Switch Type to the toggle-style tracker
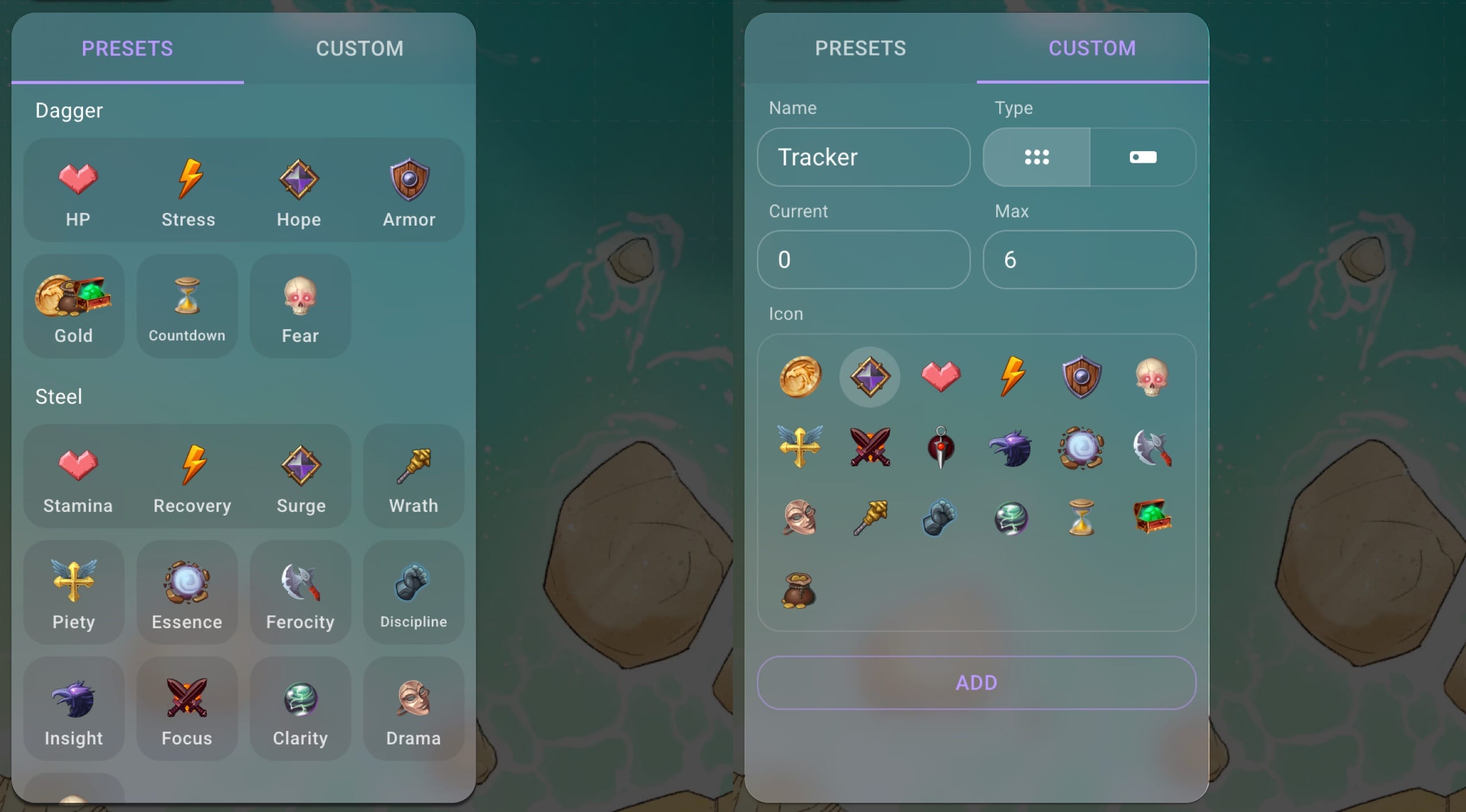Viewport: 1466px width, 812px height. [1143, 157]
